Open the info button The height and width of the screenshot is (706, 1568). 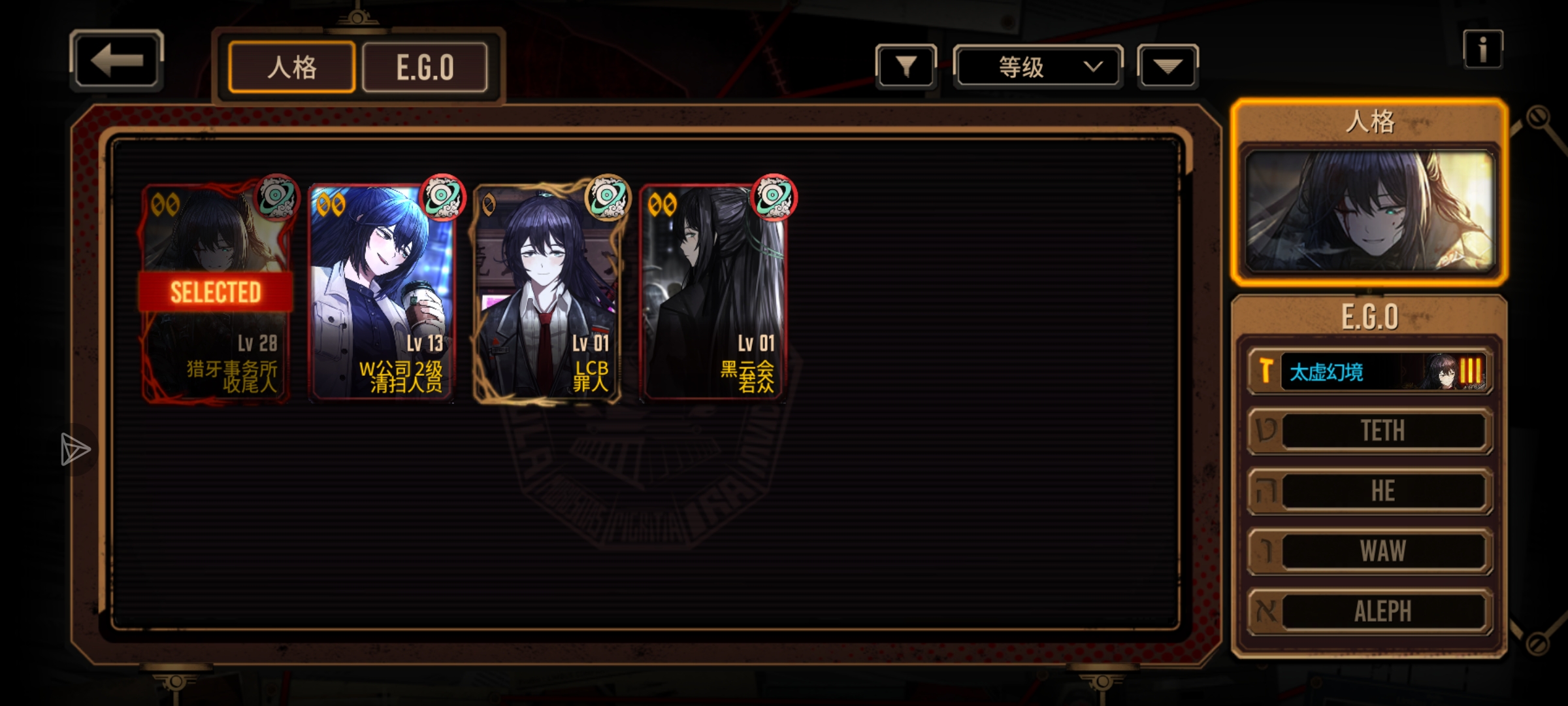pos(1482,50)
